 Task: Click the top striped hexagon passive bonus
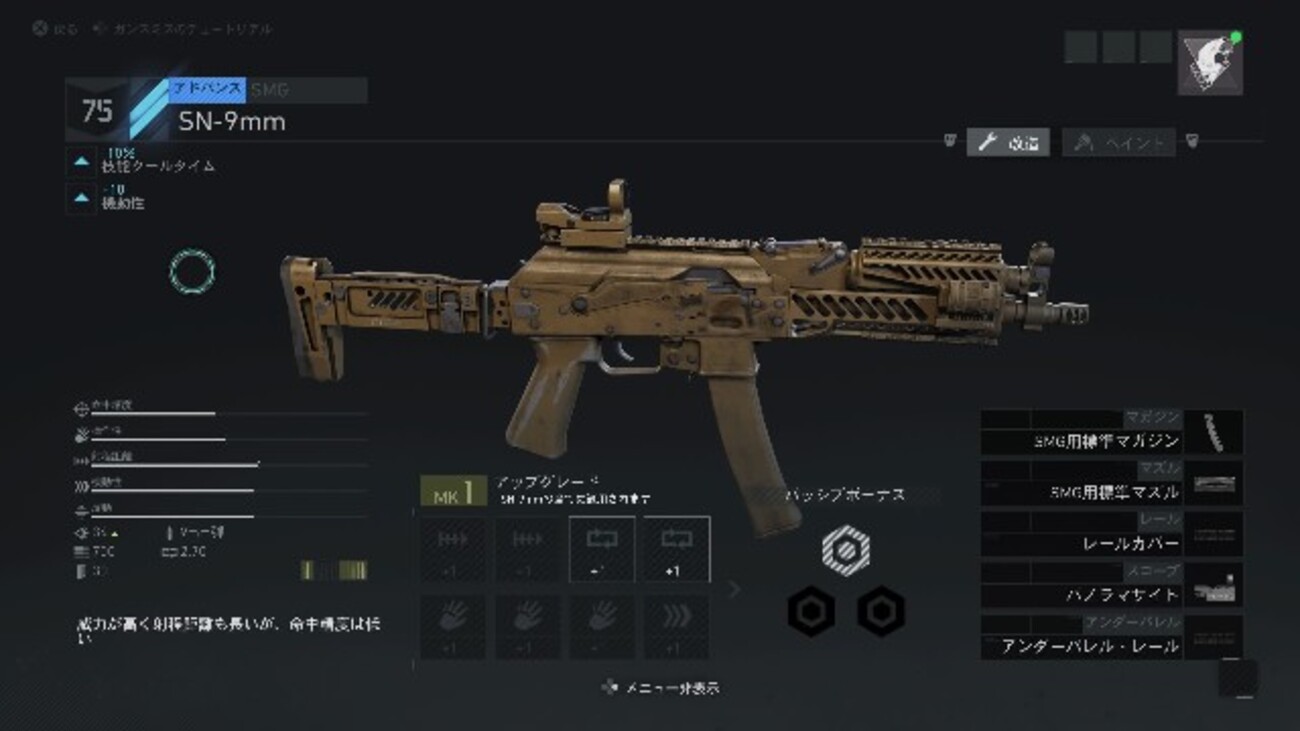[x=845, y=547]
